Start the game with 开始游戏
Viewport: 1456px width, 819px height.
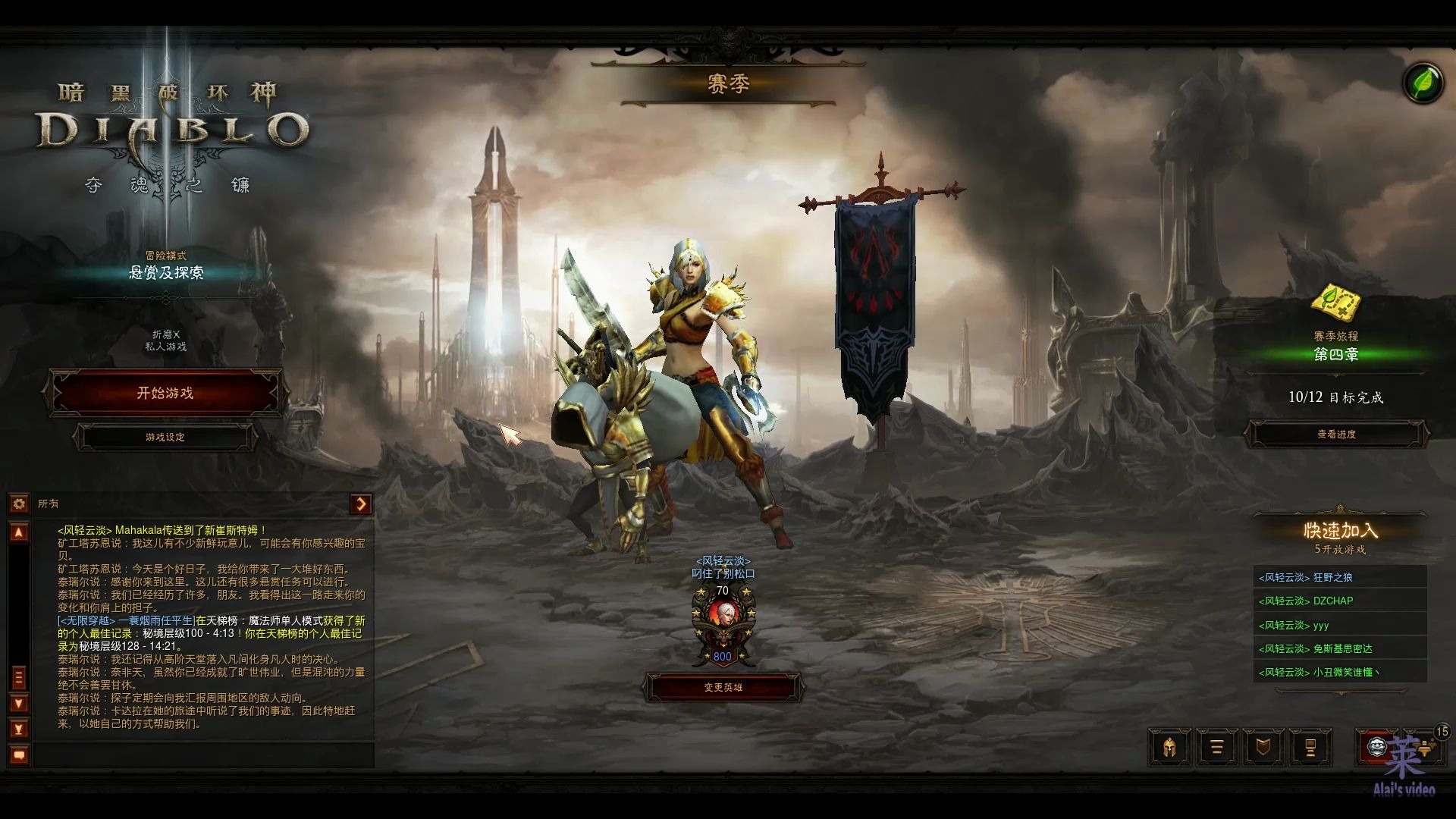click(x=165, y=393)
